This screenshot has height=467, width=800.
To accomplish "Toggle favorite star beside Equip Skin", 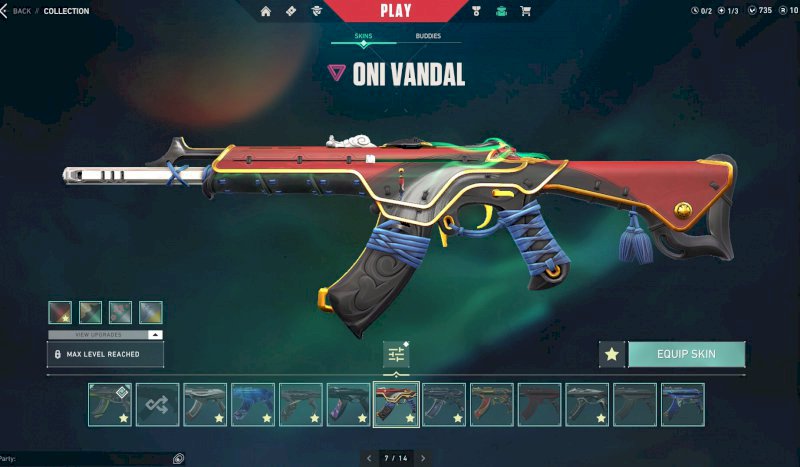I will click(612, 354).
